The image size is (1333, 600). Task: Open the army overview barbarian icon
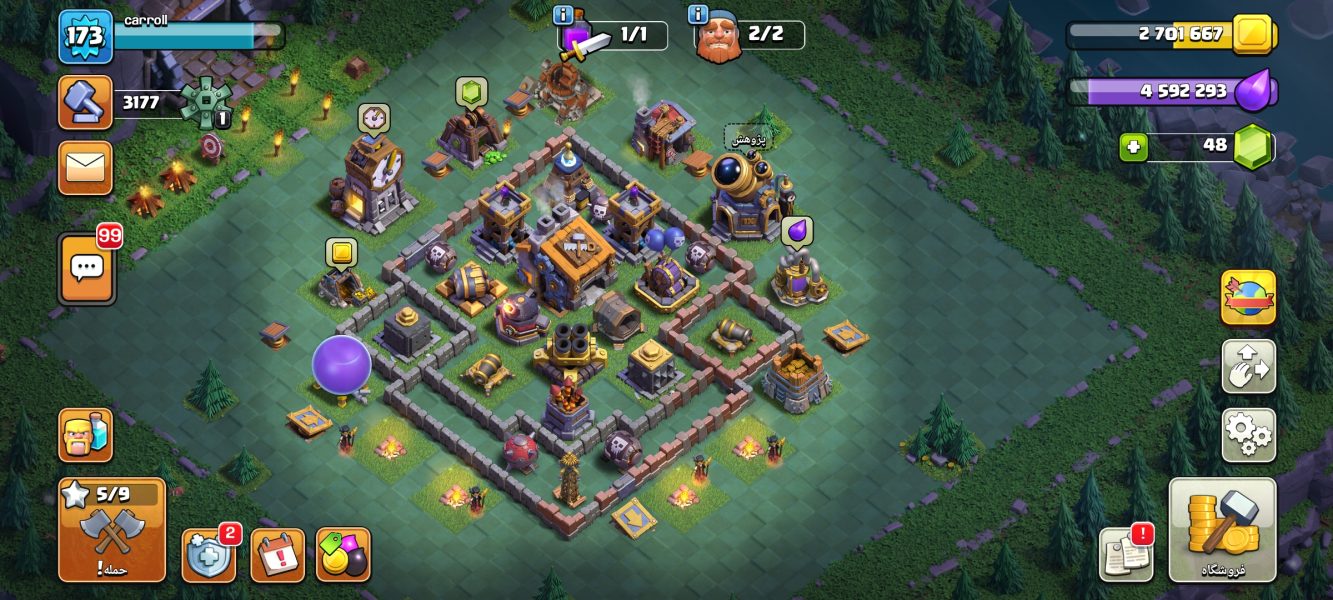(86, 435)
